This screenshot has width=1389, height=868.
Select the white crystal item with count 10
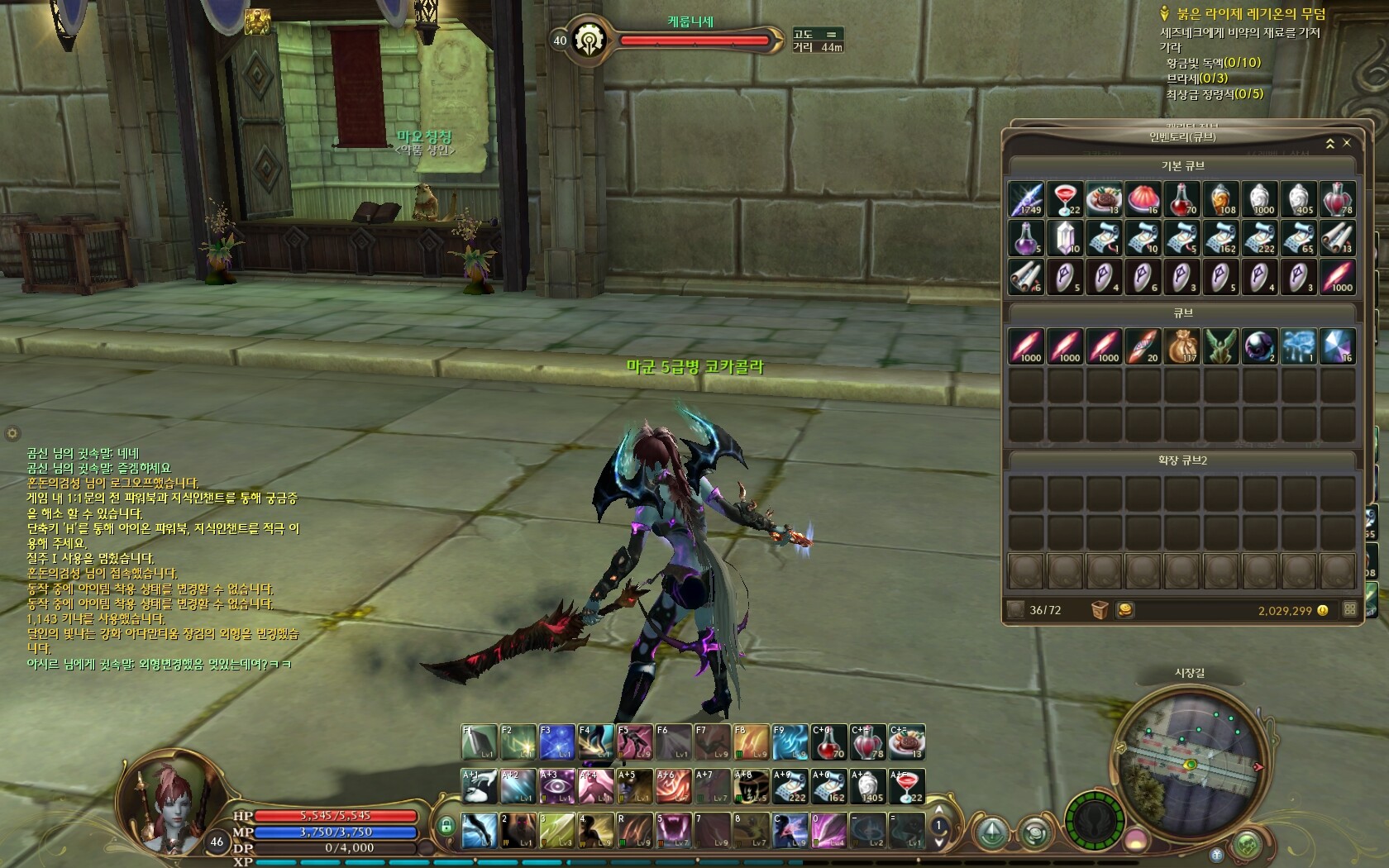(1065, 238)
